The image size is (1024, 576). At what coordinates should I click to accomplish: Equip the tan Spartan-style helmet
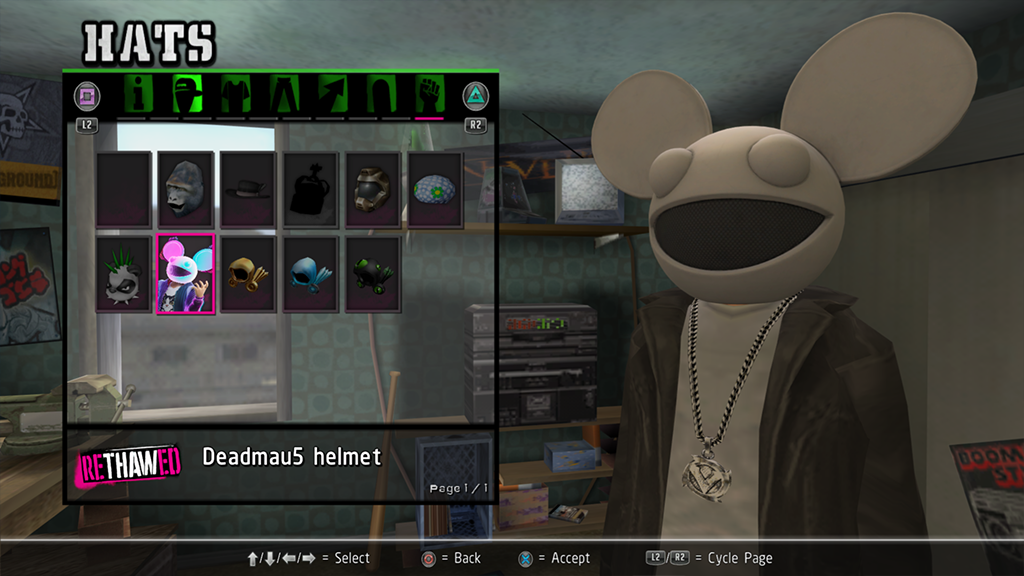coord(373,189)
